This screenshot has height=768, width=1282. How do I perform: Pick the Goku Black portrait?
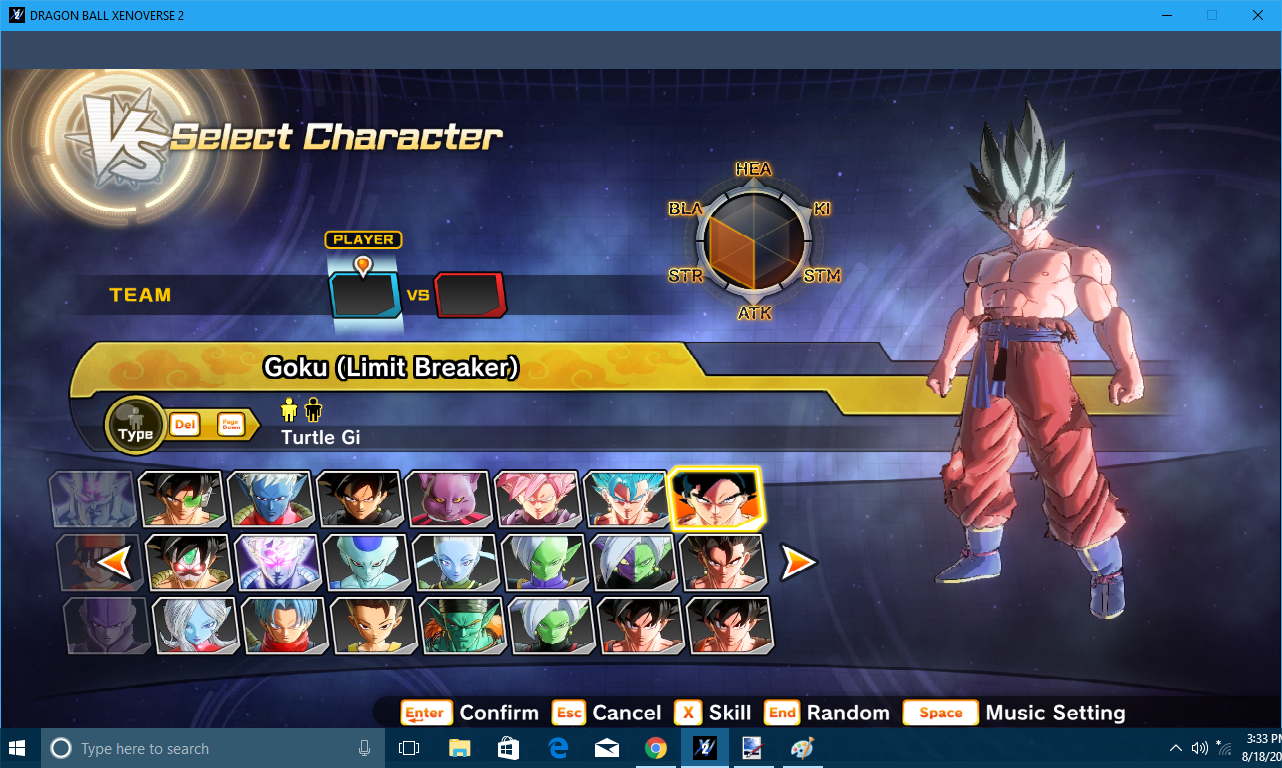pos(359,498)
